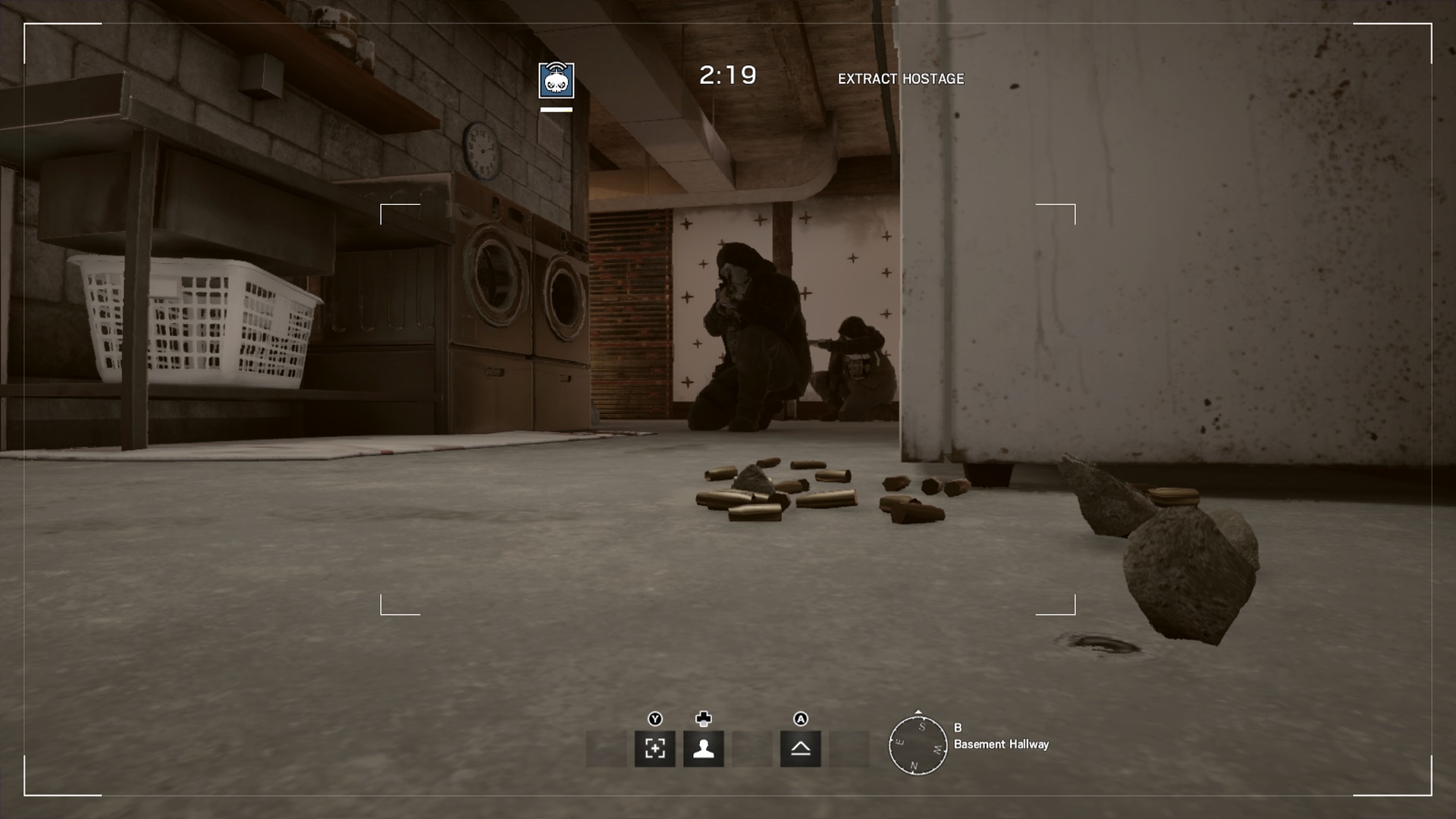Image resolution: width=1456 pixels, height=819 pixels.
Task: Click the EXTRACT HOSTAGE objective label
Action: pos(901,78)
